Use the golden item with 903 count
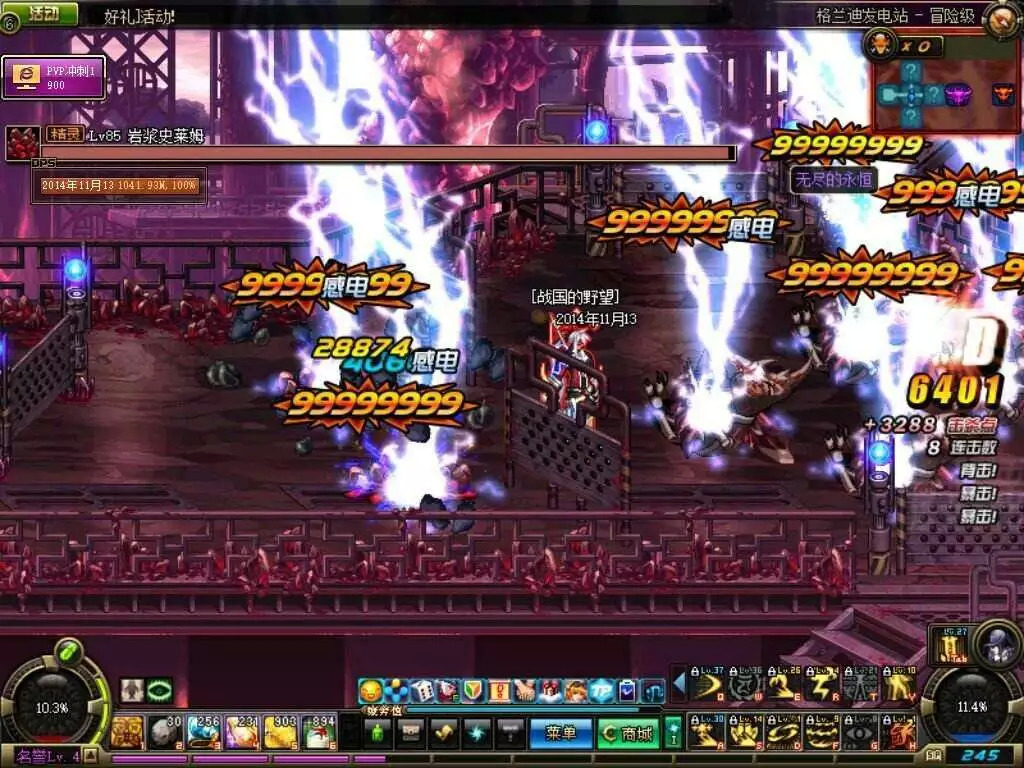The width and height of the screenshot is (1024, 768). pyautogui.click(x=281, y=732)
